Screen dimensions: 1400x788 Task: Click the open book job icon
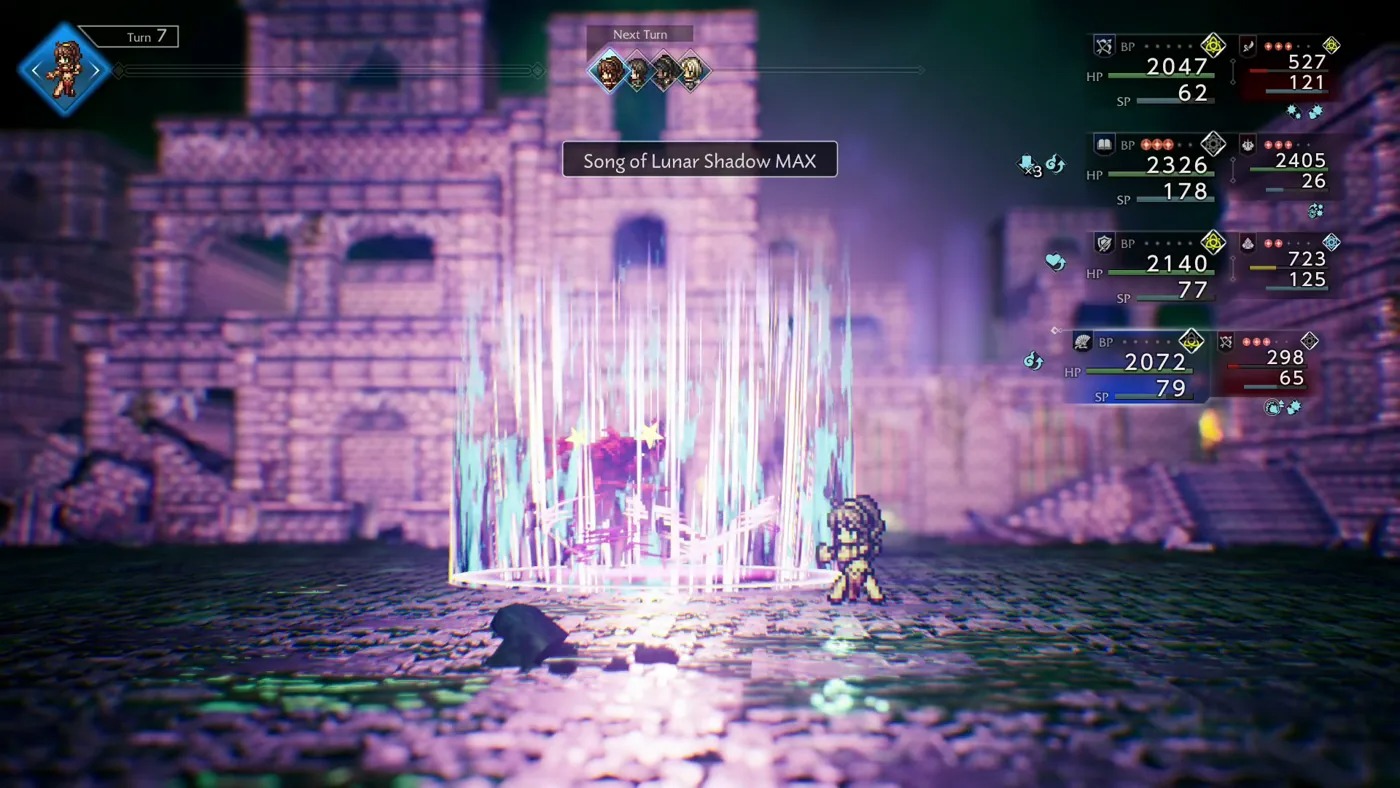1103,145
